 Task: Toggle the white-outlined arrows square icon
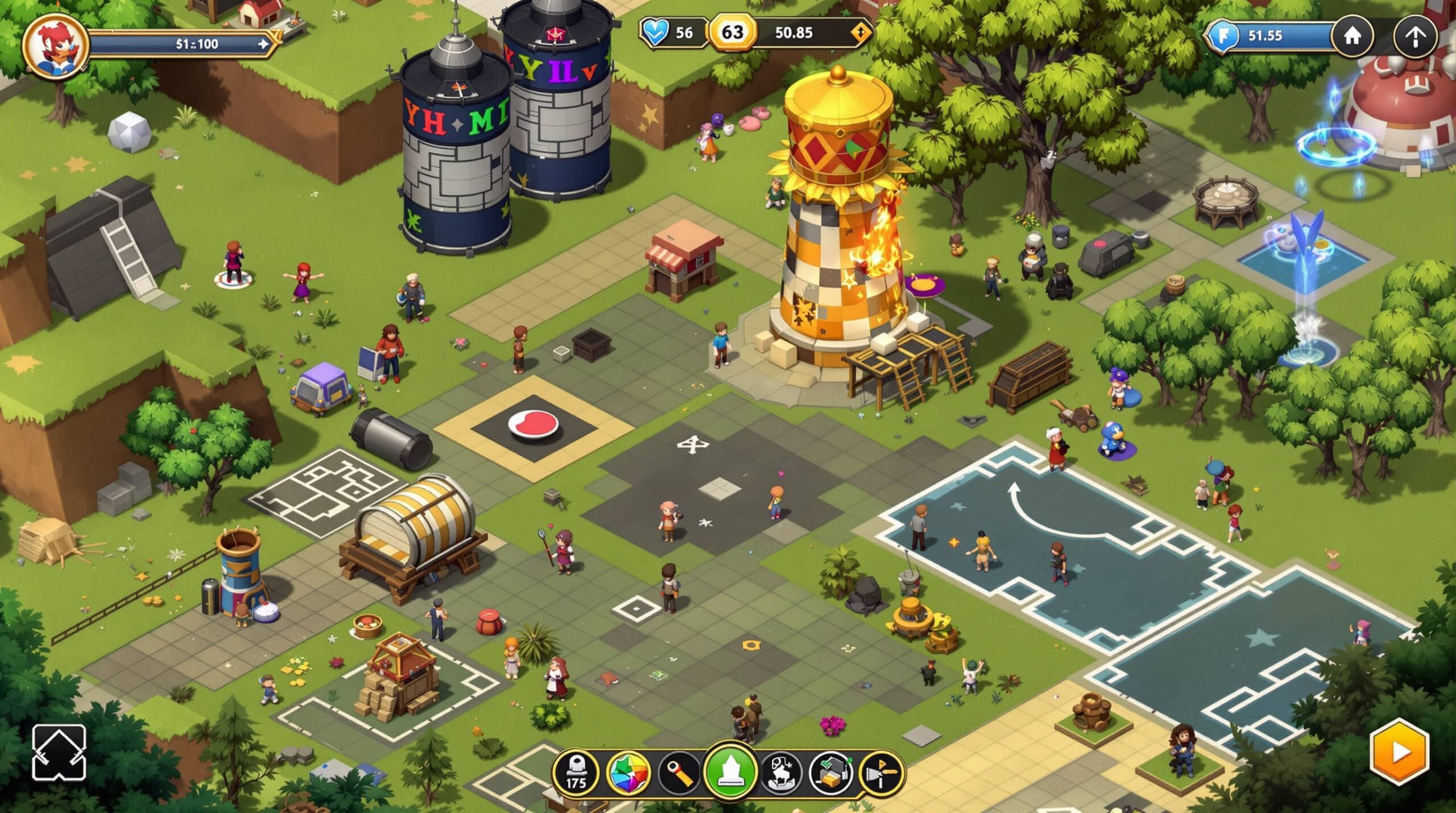[59, 752]
